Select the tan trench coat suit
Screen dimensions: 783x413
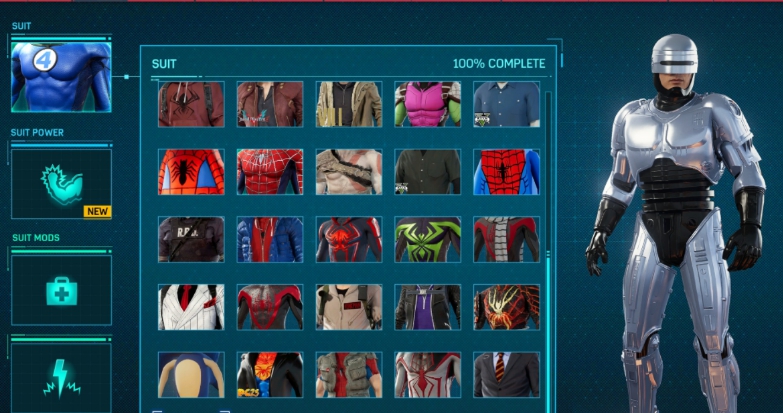point(349,104)
